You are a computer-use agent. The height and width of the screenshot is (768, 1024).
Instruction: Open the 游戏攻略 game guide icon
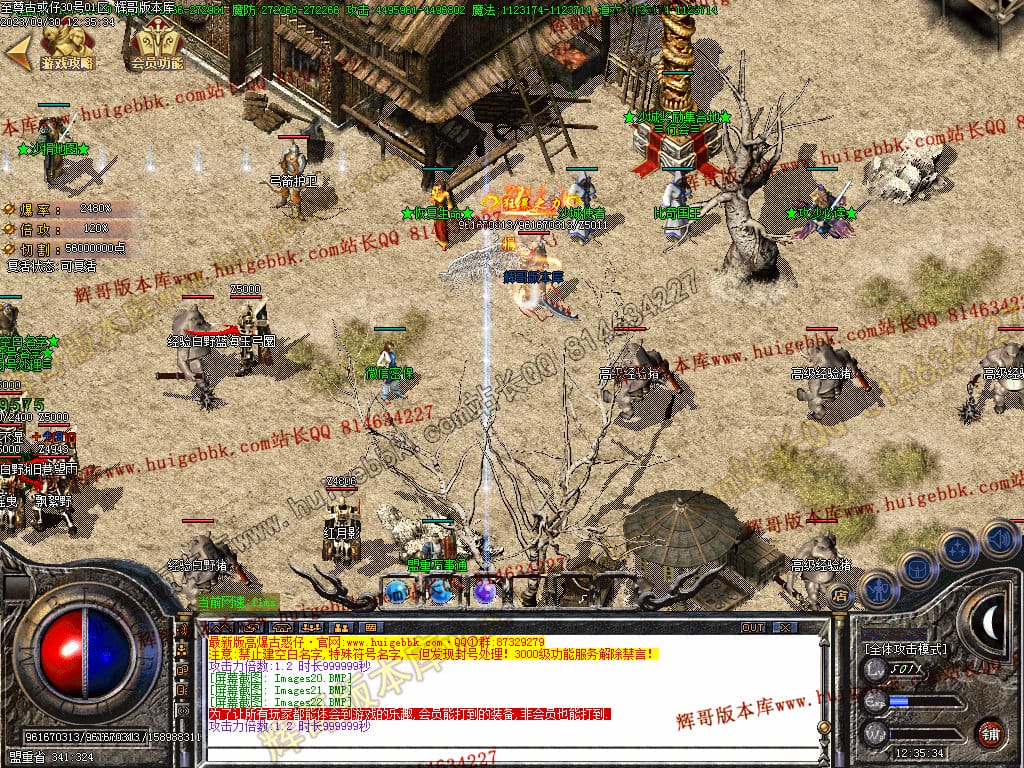tap(67, 46)
